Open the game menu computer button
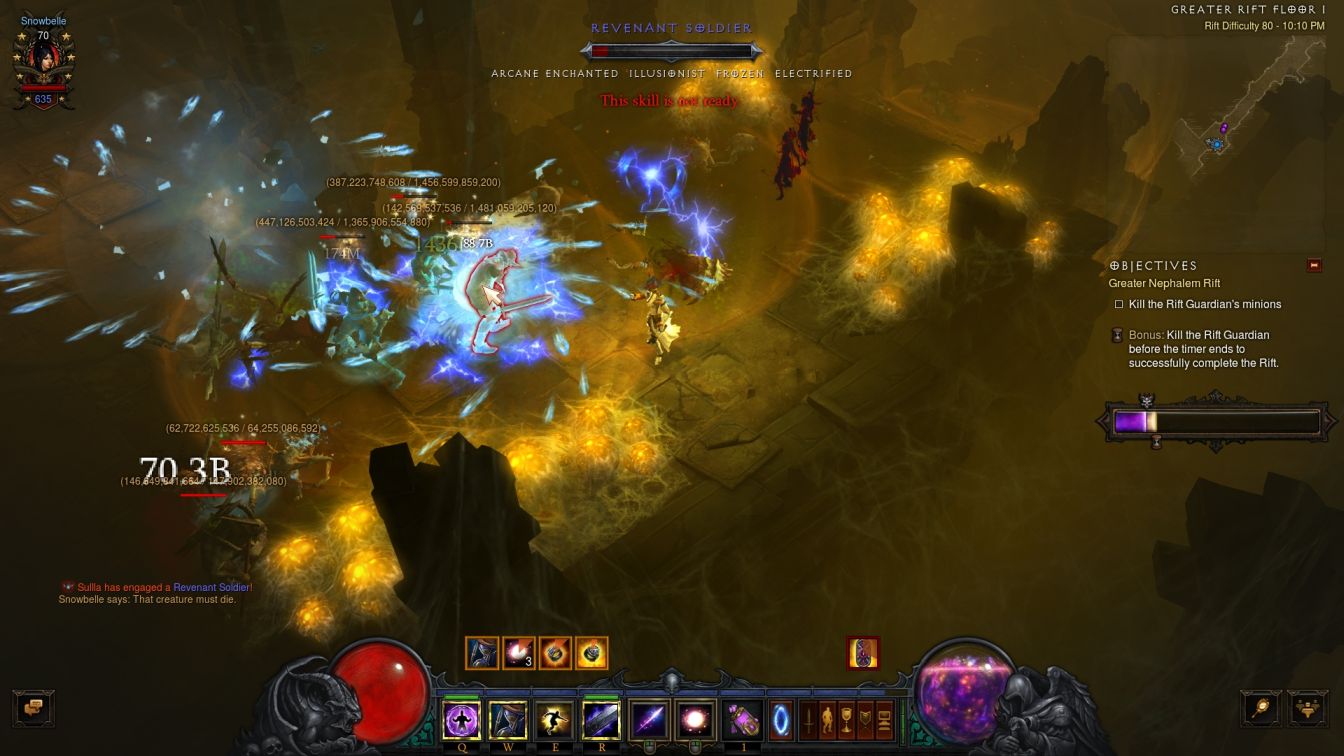The height and width of the screenshot is (756, 1344). (885, 720)
